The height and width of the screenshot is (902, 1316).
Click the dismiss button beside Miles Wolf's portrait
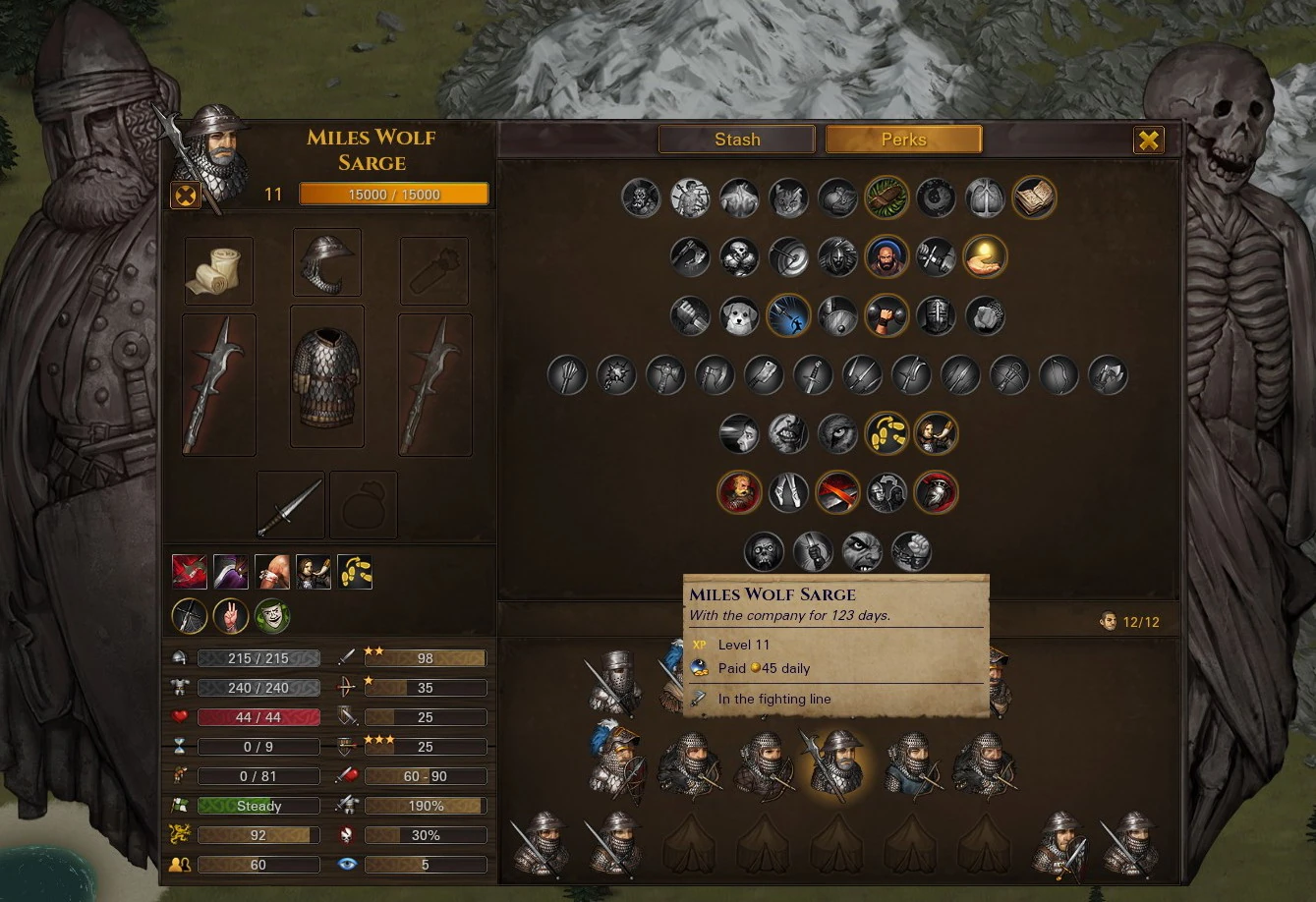pos(186,195)
